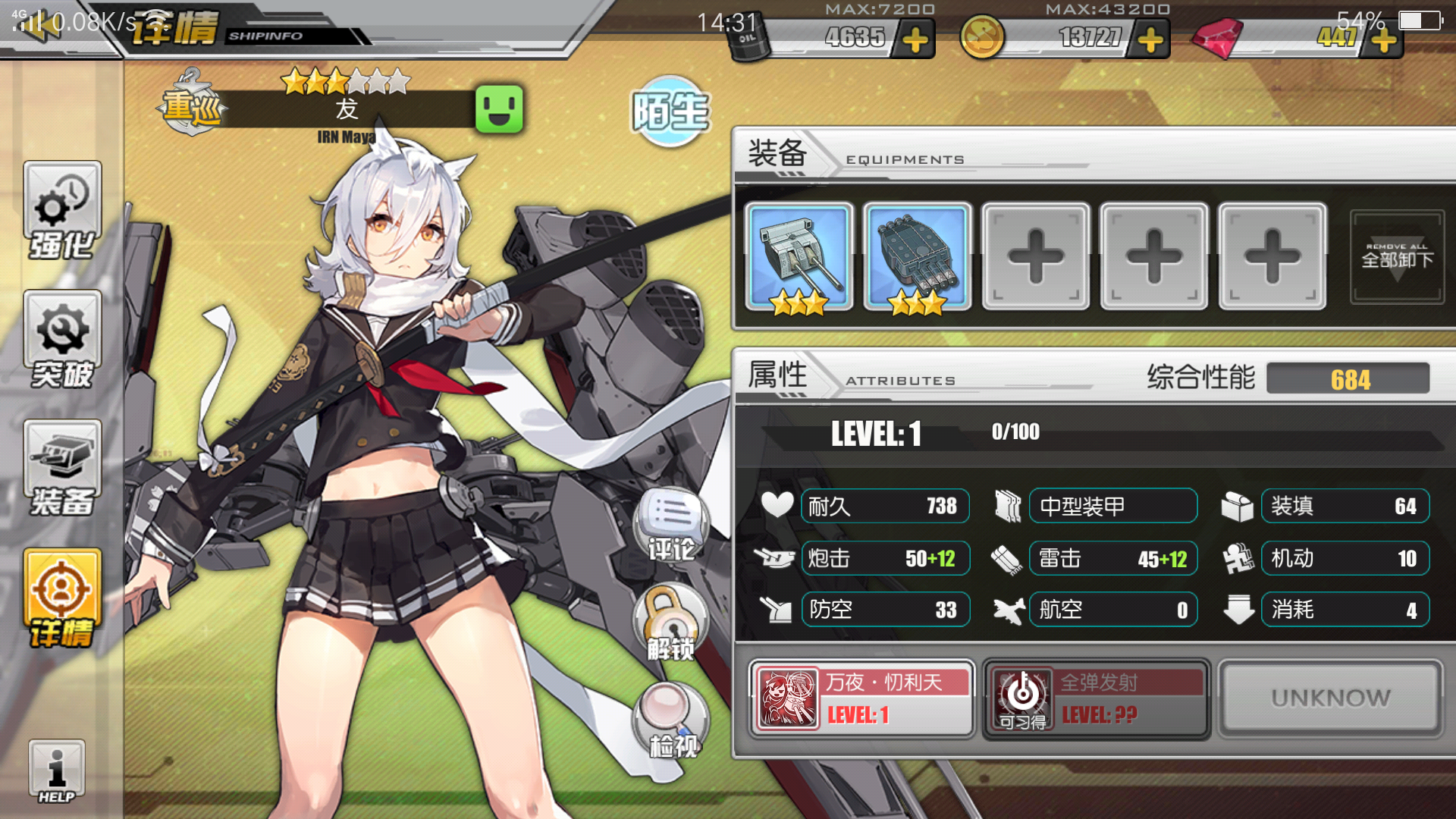Add oil with the plus button
Image resolution: width=1456 pixels, height=819 pixels.
pyautogui.click(x=915, y=39)
